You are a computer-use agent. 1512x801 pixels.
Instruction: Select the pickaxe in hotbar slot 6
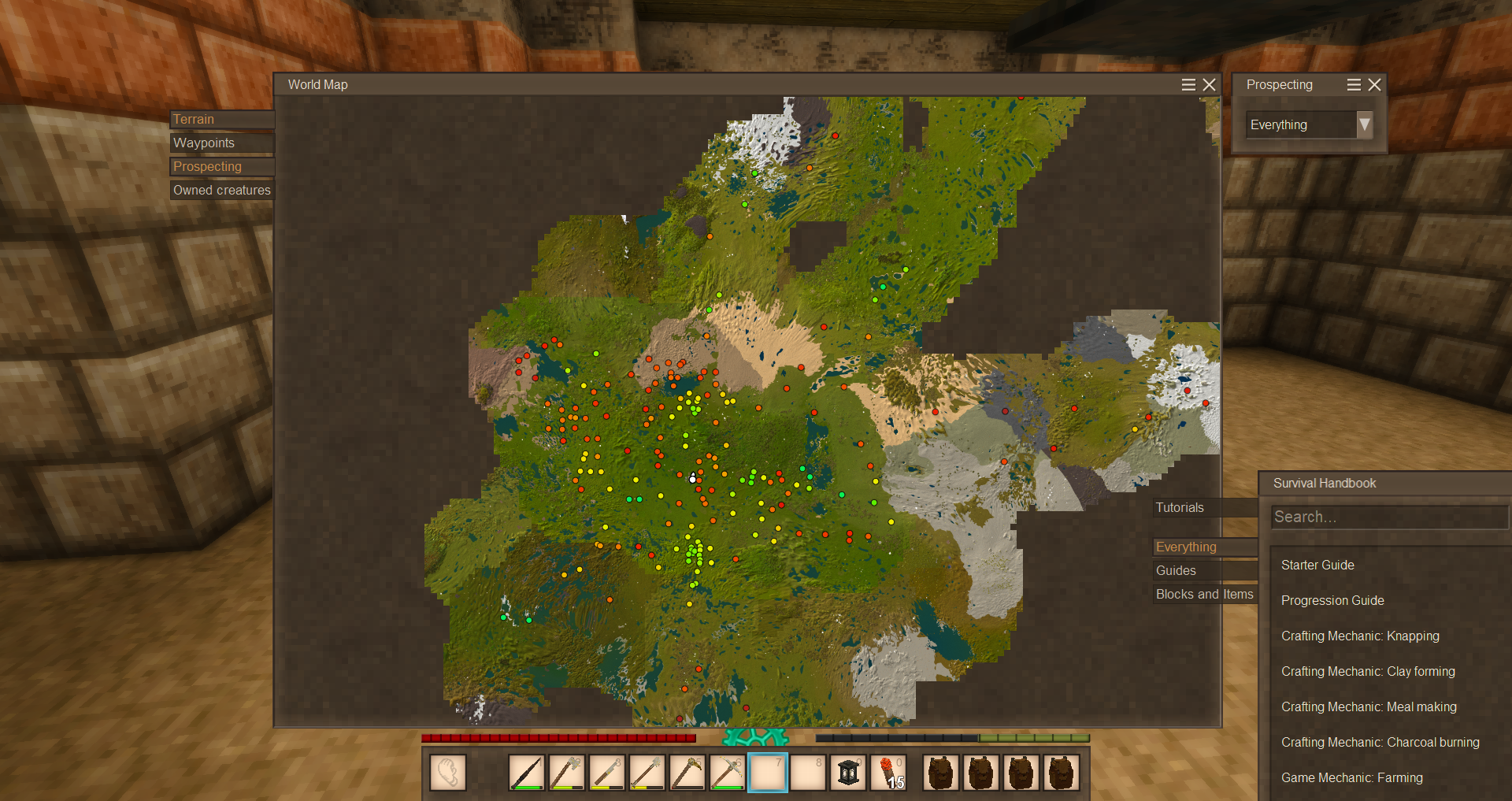[x=727, y=773]
